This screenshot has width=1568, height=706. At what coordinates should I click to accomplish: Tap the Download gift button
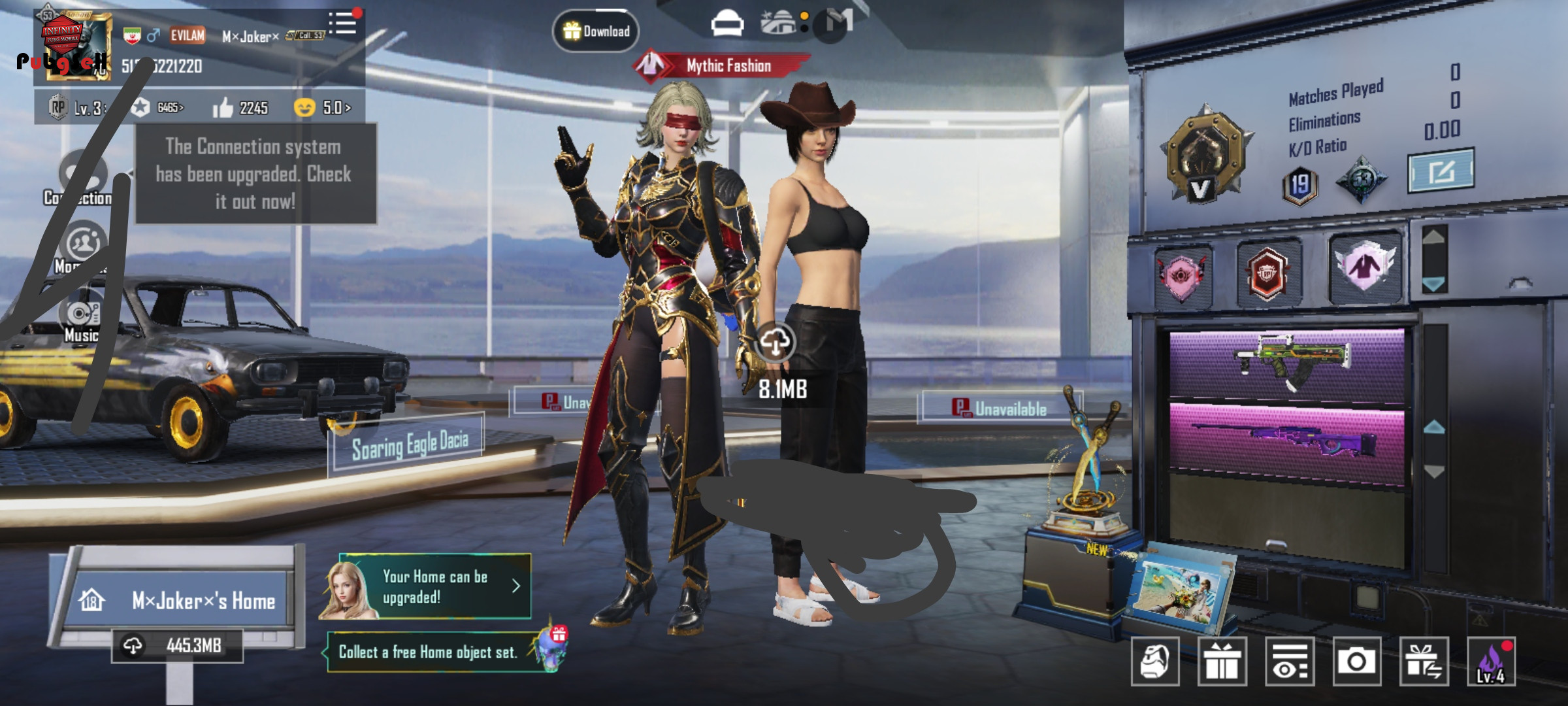tap(595, 31)
